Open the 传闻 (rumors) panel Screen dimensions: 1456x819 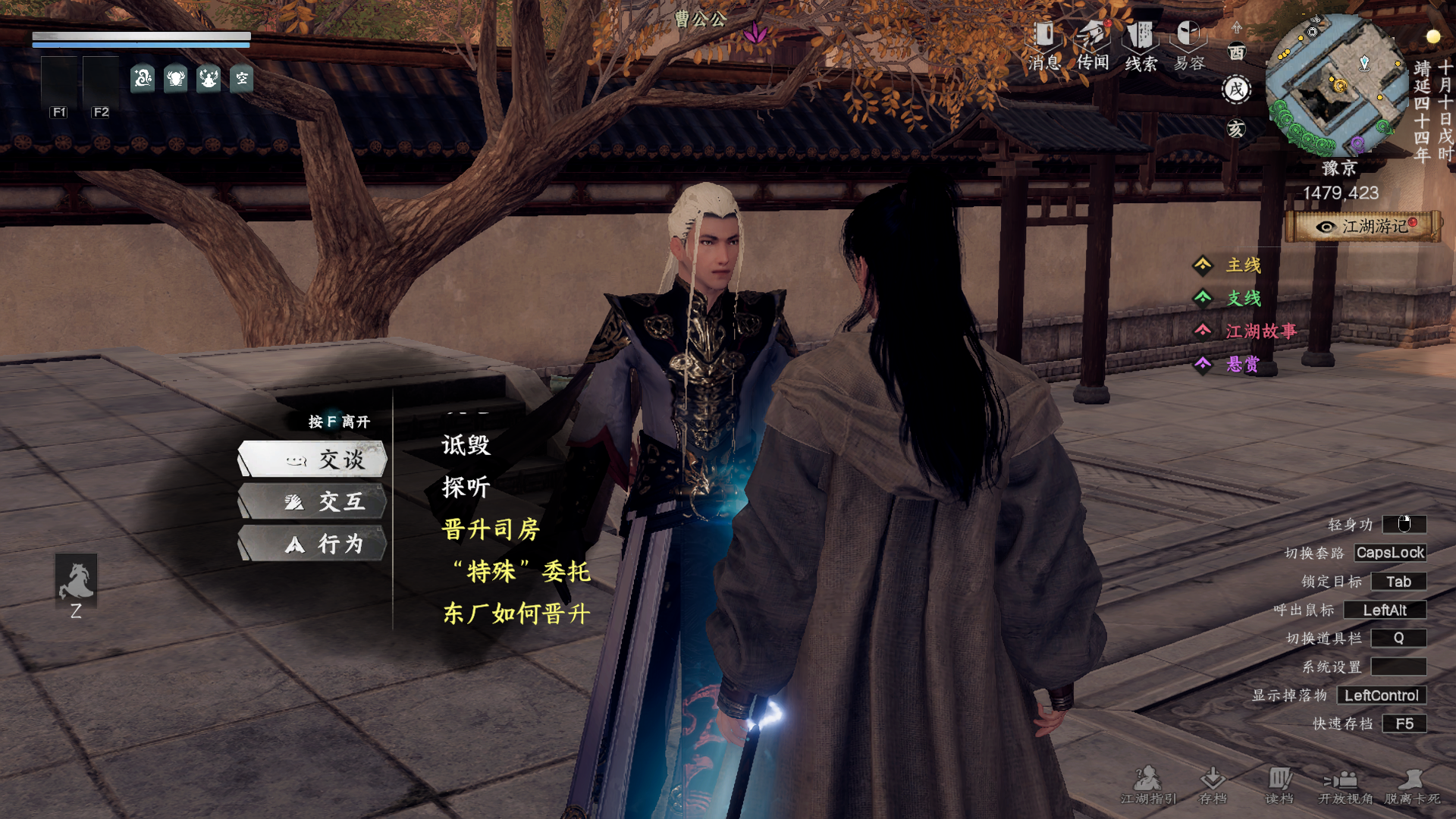[1094, 34]
